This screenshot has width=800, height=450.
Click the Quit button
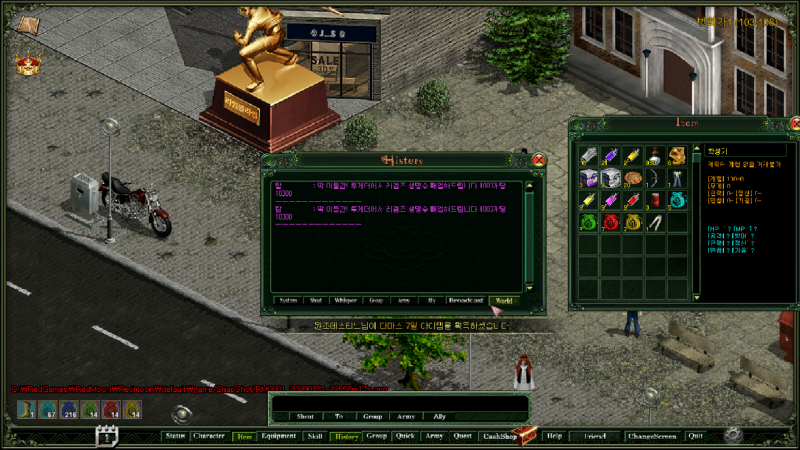coord(696,437)
